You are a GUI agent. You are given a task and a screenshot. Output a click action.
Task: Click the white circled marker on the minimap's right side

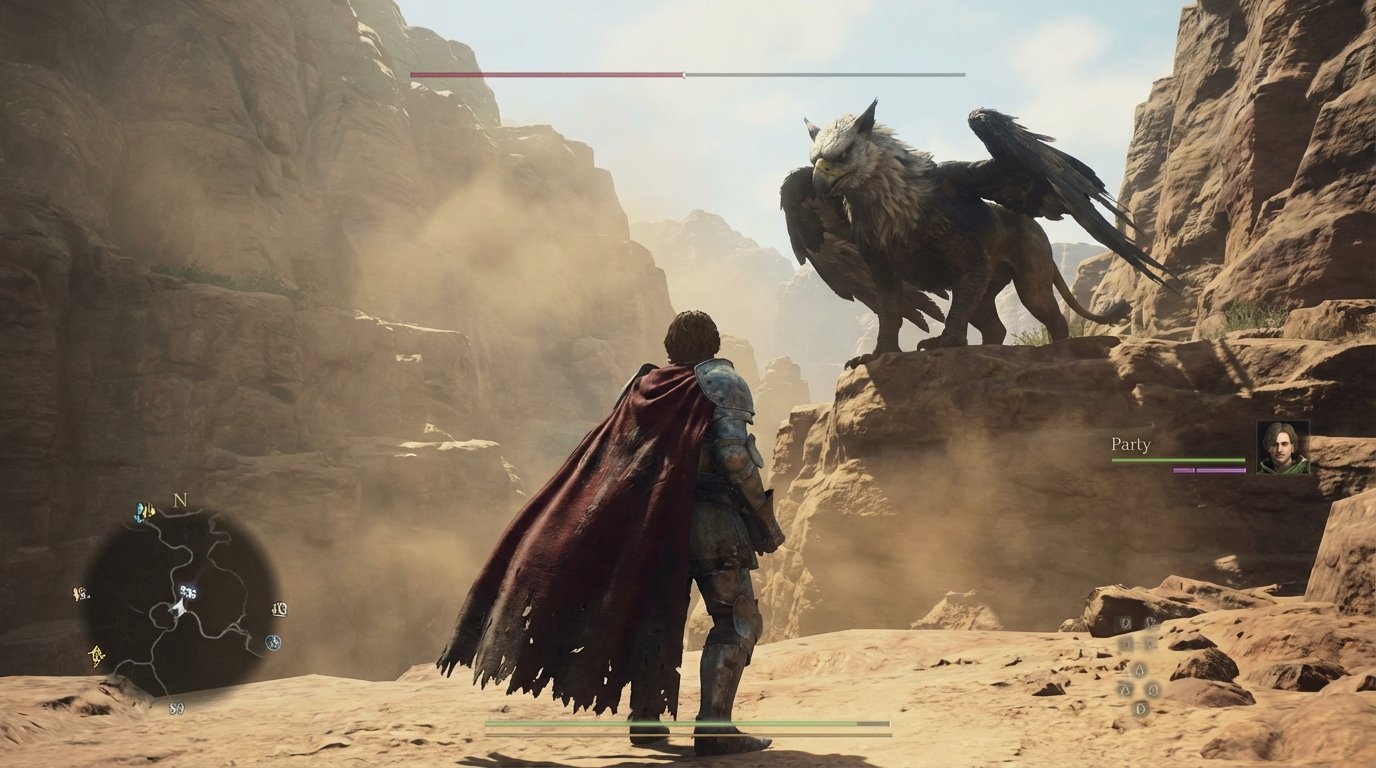(x=273, y=642)
